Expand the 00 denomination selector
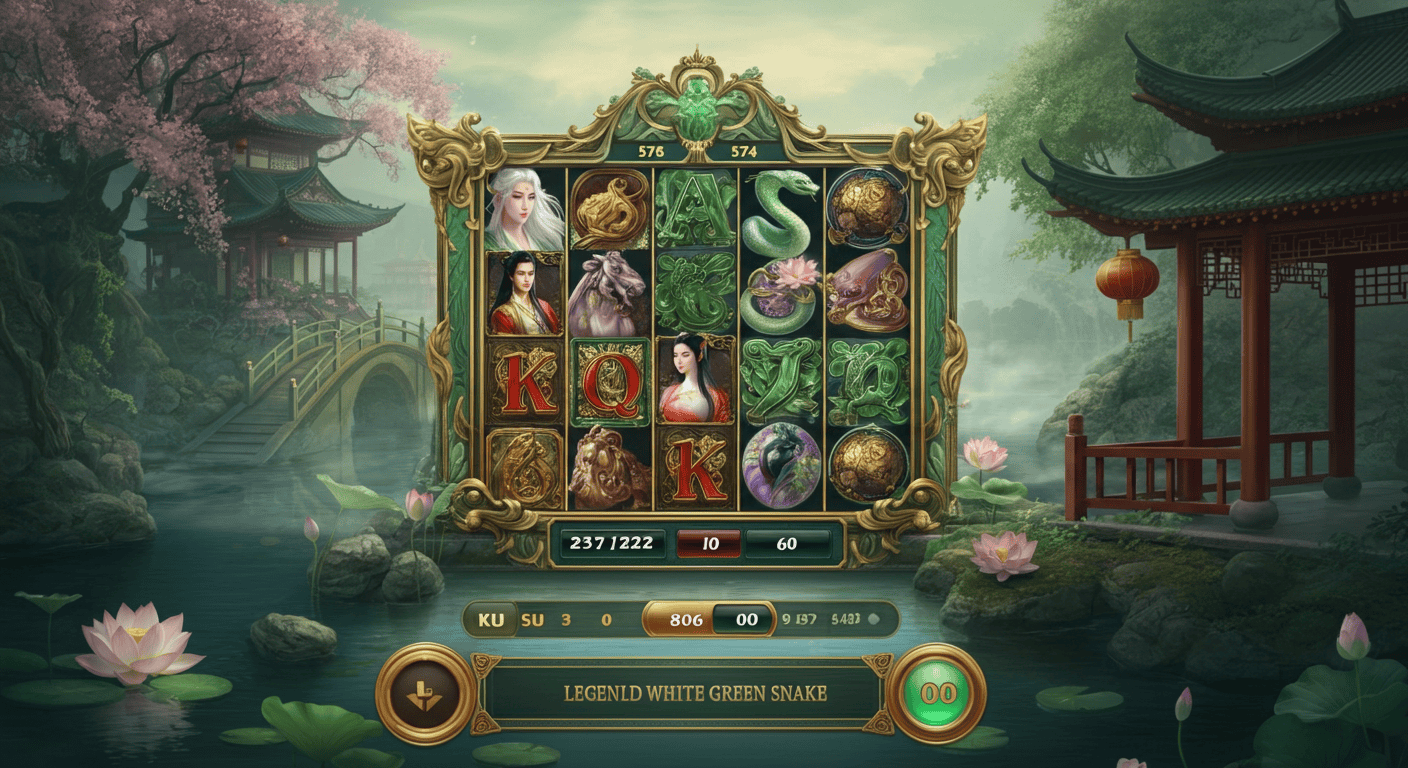Screen dimensions: 1408x768 746,618
